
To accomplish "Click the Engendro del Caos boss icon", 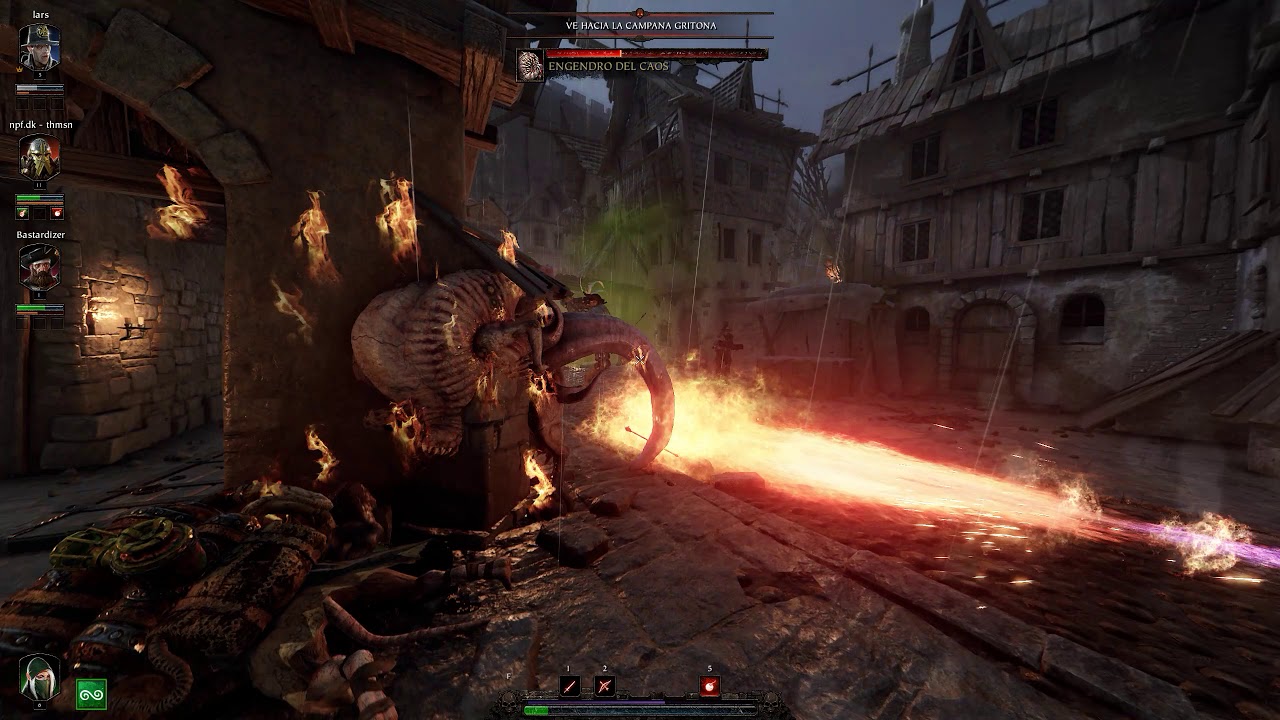I will point(530,66).
